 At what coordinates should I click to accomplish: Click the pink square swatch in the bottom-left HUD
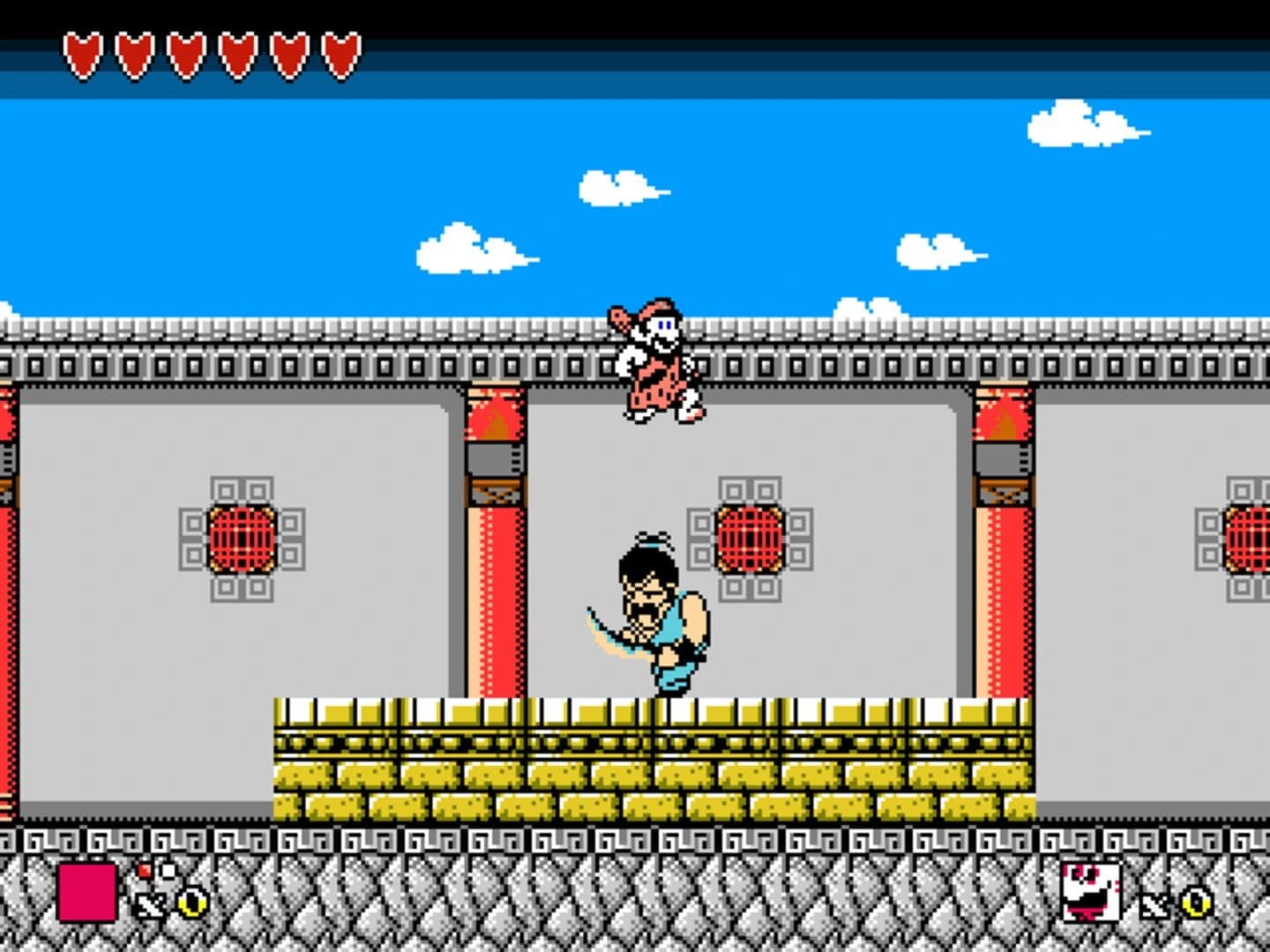tap(88, 892)
